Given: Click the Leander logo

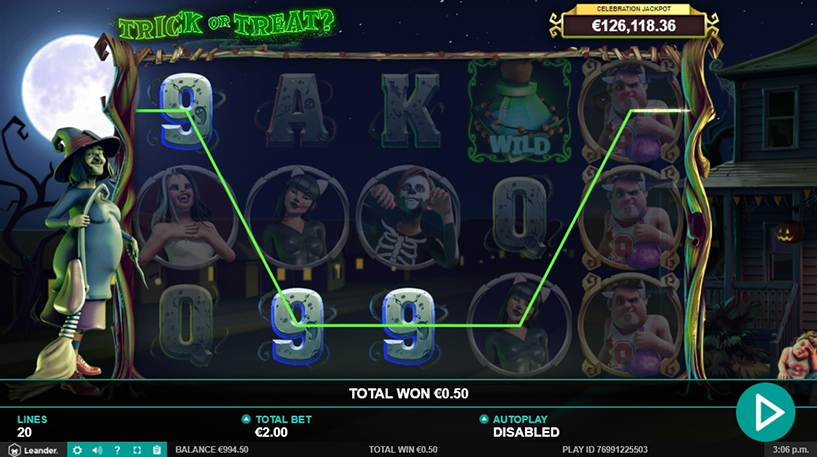Looking at the screenshot, I should (x=34, y=450).
